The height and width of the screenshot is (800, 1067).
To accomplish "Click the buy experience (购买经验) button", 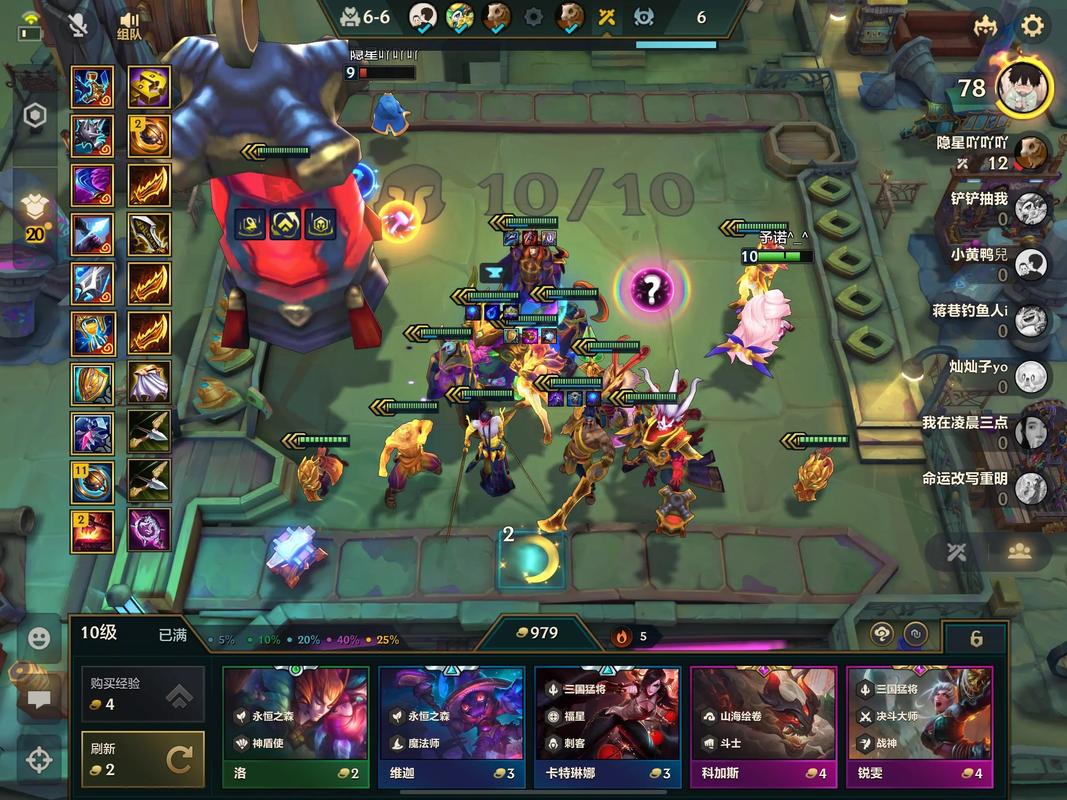I will (142, 694).
